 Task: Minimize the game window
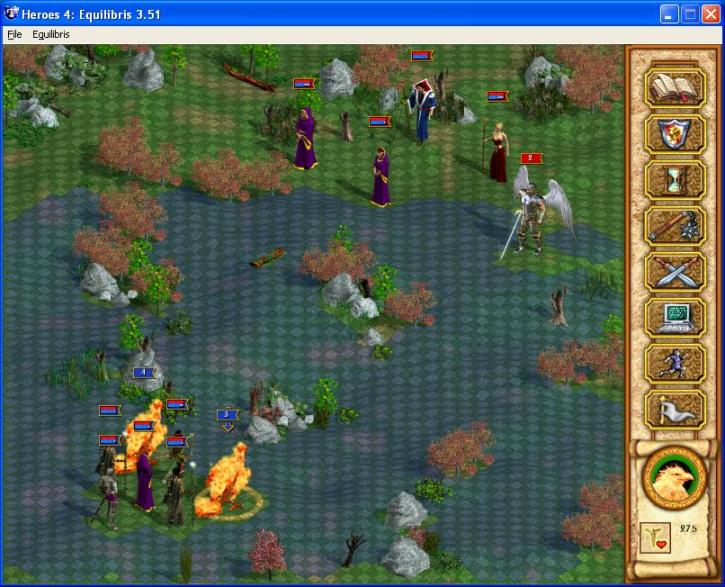tap(667, 14)
